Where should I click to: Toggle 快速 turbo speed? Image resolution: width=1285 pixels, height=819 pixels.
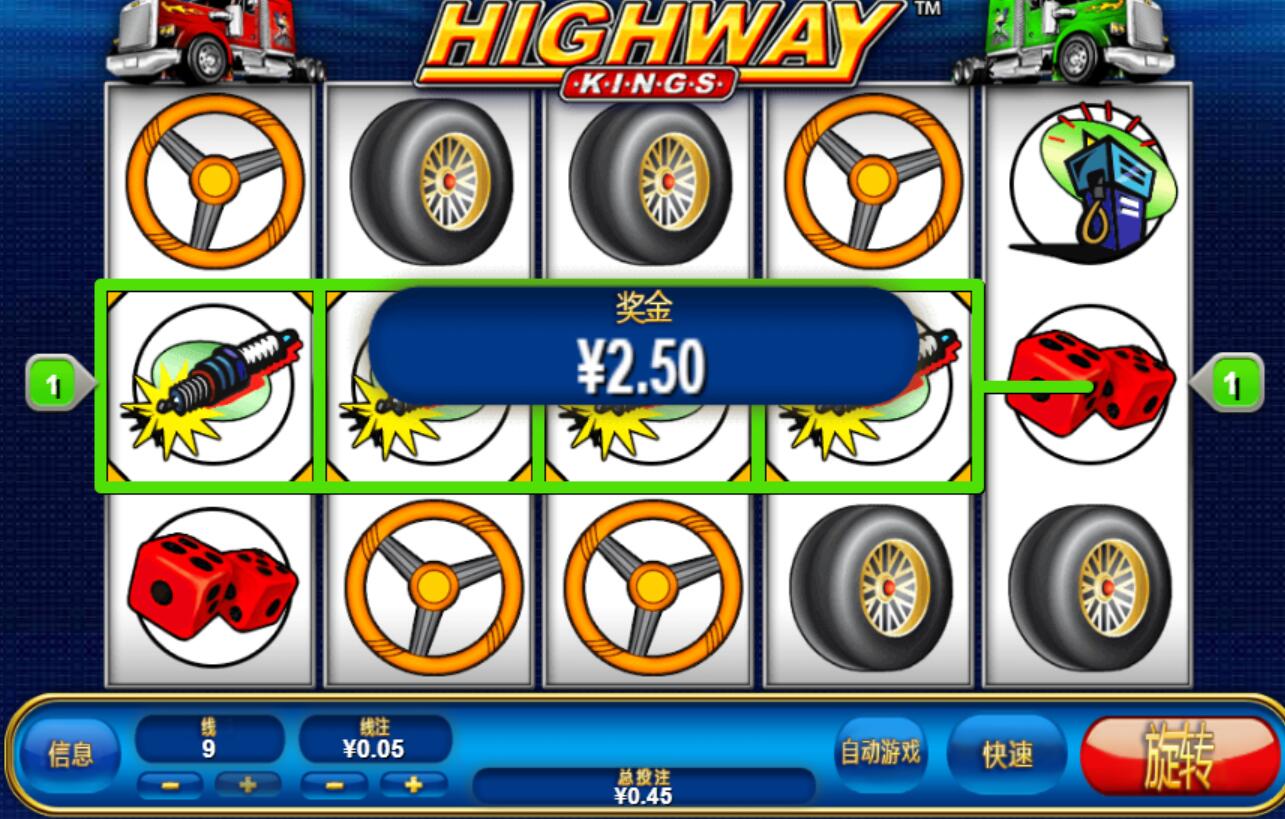coord(1007,755)
